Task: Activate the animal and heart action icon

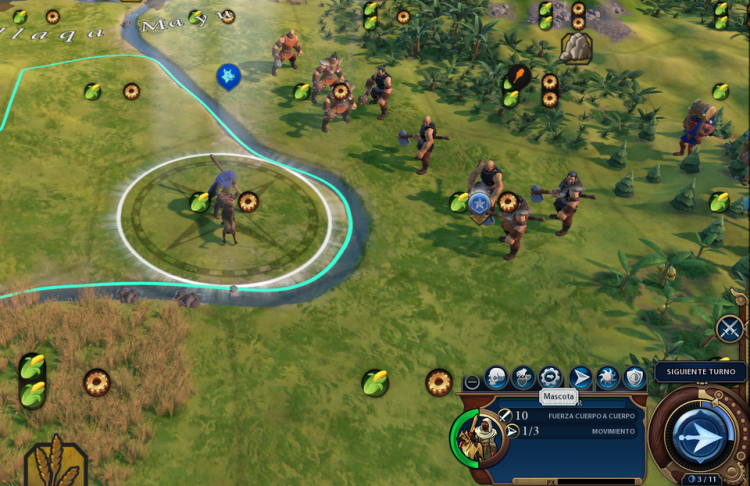Action: point(523,378)
